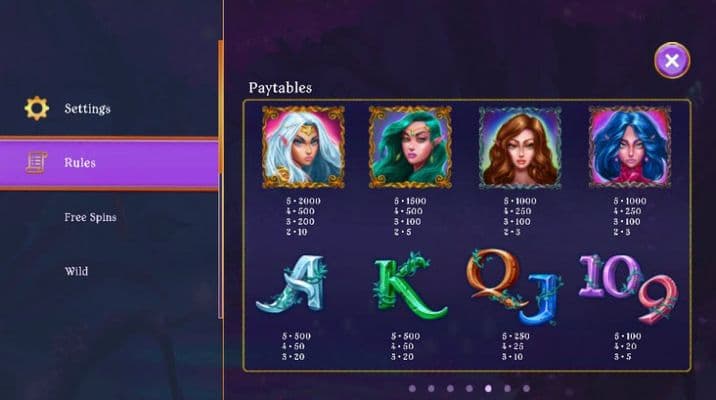Open the Wild rules section
Viewport: 716px width, 400px height.
click(x=77, y=271)
